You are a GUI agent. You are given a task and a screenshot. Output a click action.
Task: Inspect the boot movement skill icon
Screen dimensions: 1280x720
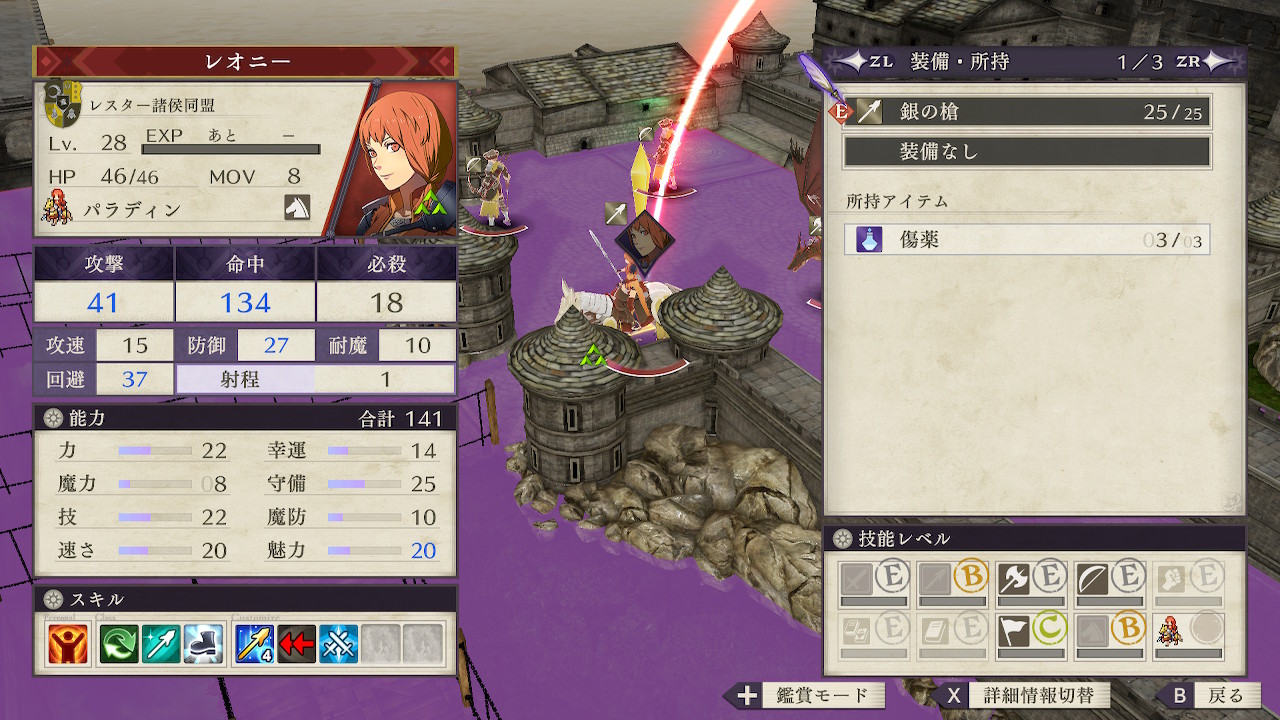pos(202,644)
